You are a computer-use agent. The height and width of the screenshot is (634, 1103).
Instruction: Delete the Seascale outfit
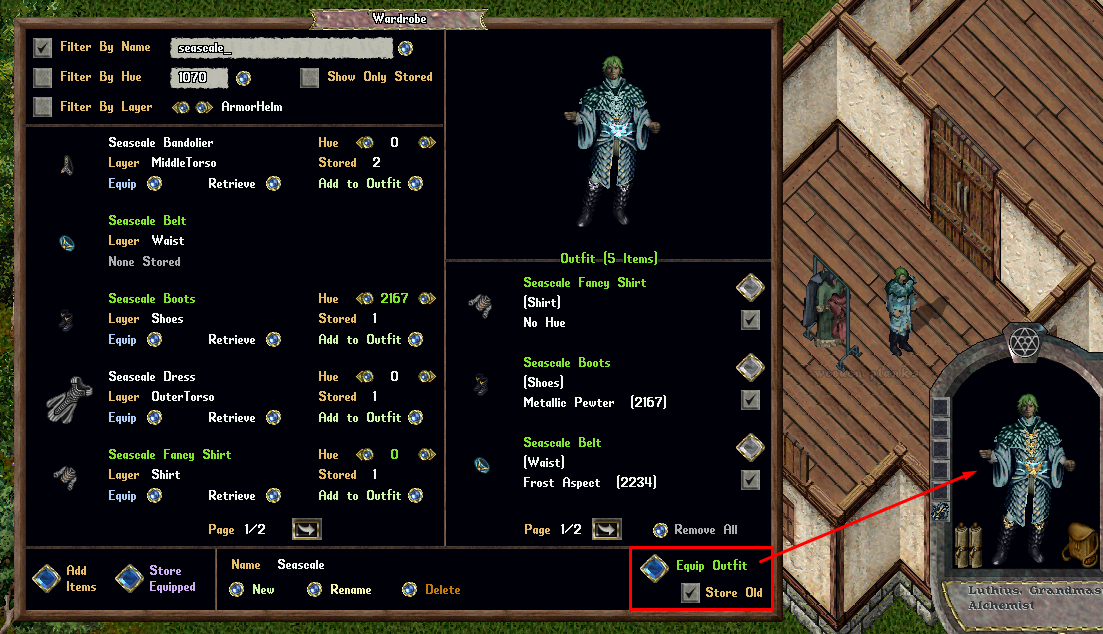[x=409, y=590]
